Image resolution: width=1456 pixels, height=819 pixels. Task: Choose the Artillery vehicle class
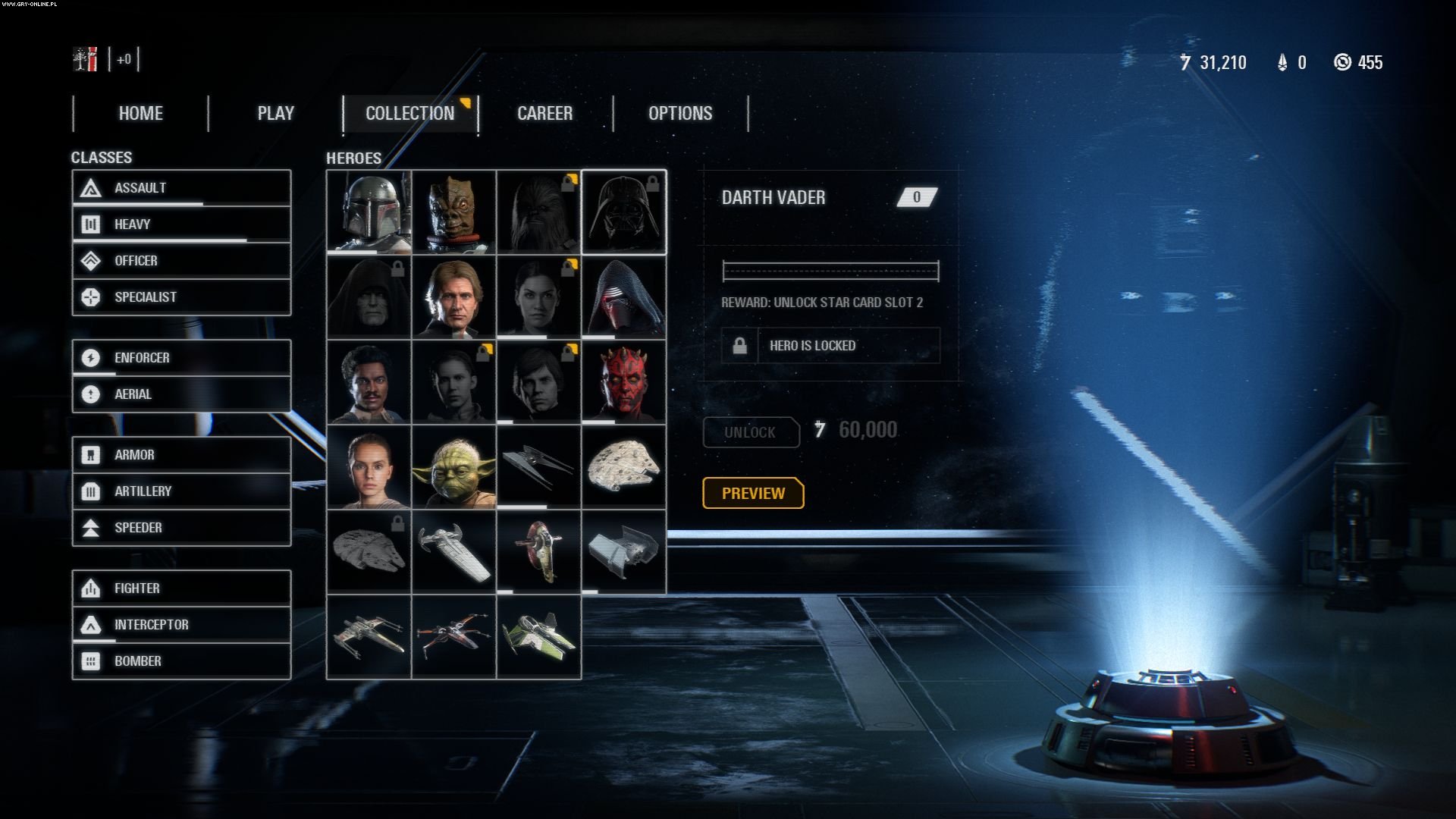(x=181, y=491)
